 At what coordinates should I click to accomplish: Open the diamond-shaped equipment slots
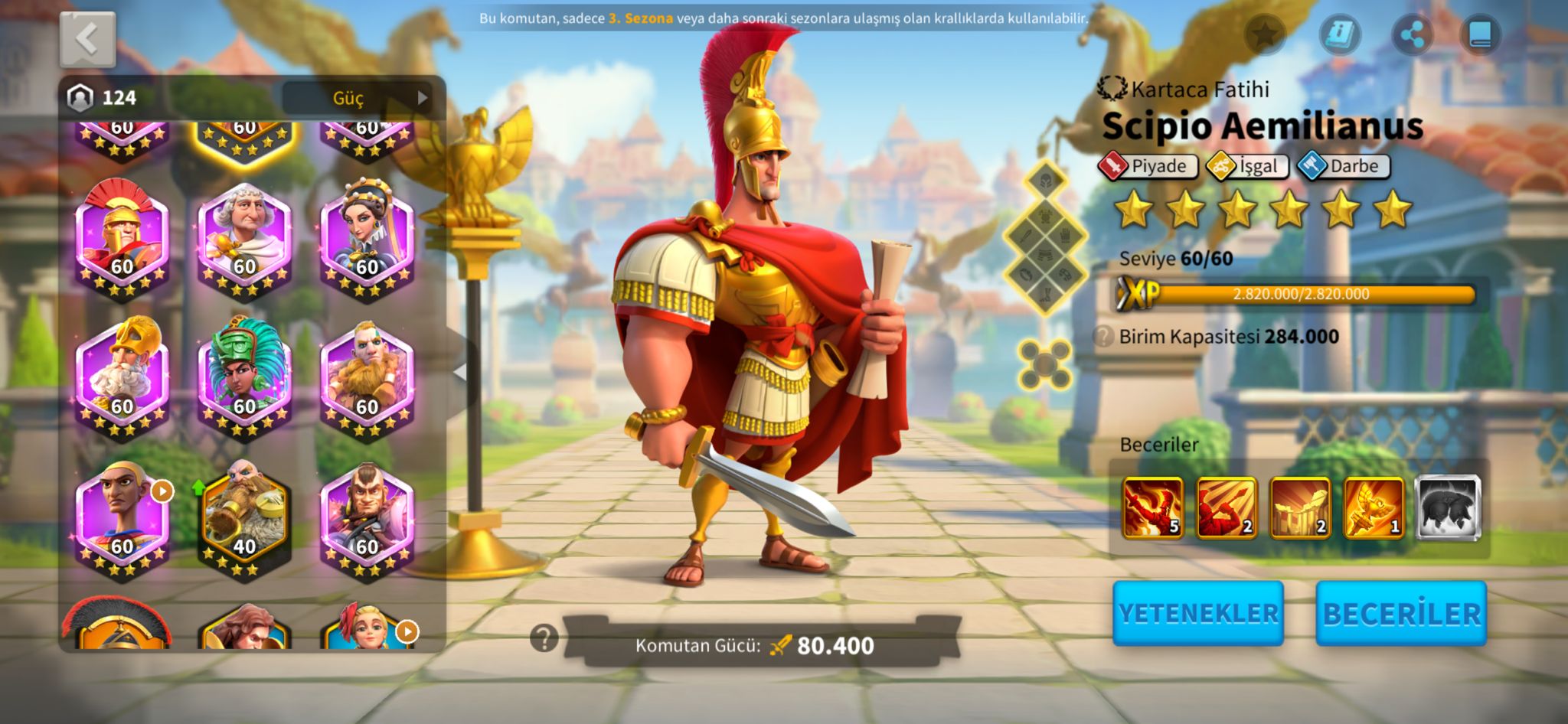1045,238
